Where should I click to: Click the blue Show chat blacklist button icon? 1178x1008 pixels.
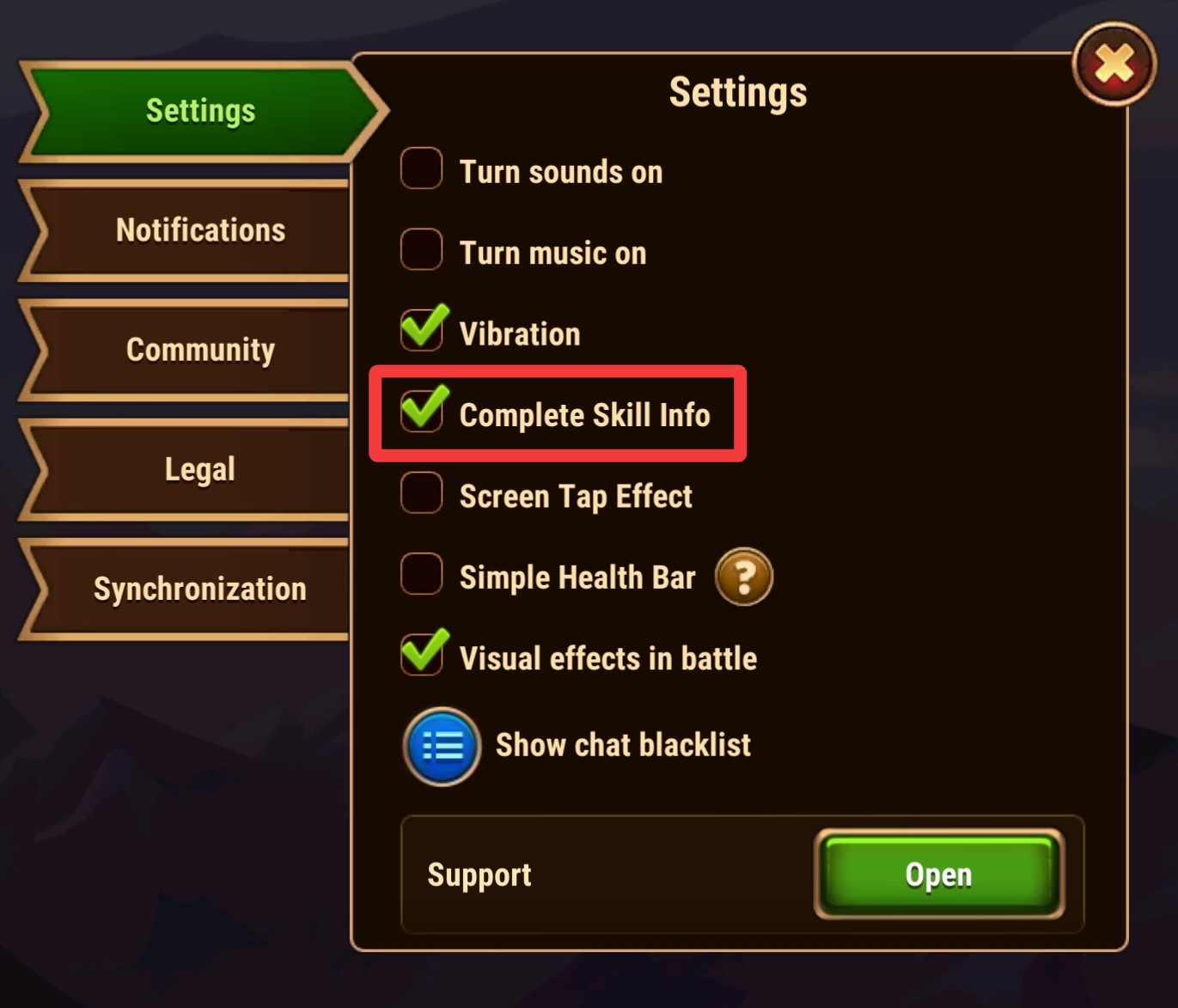[440, 746]
